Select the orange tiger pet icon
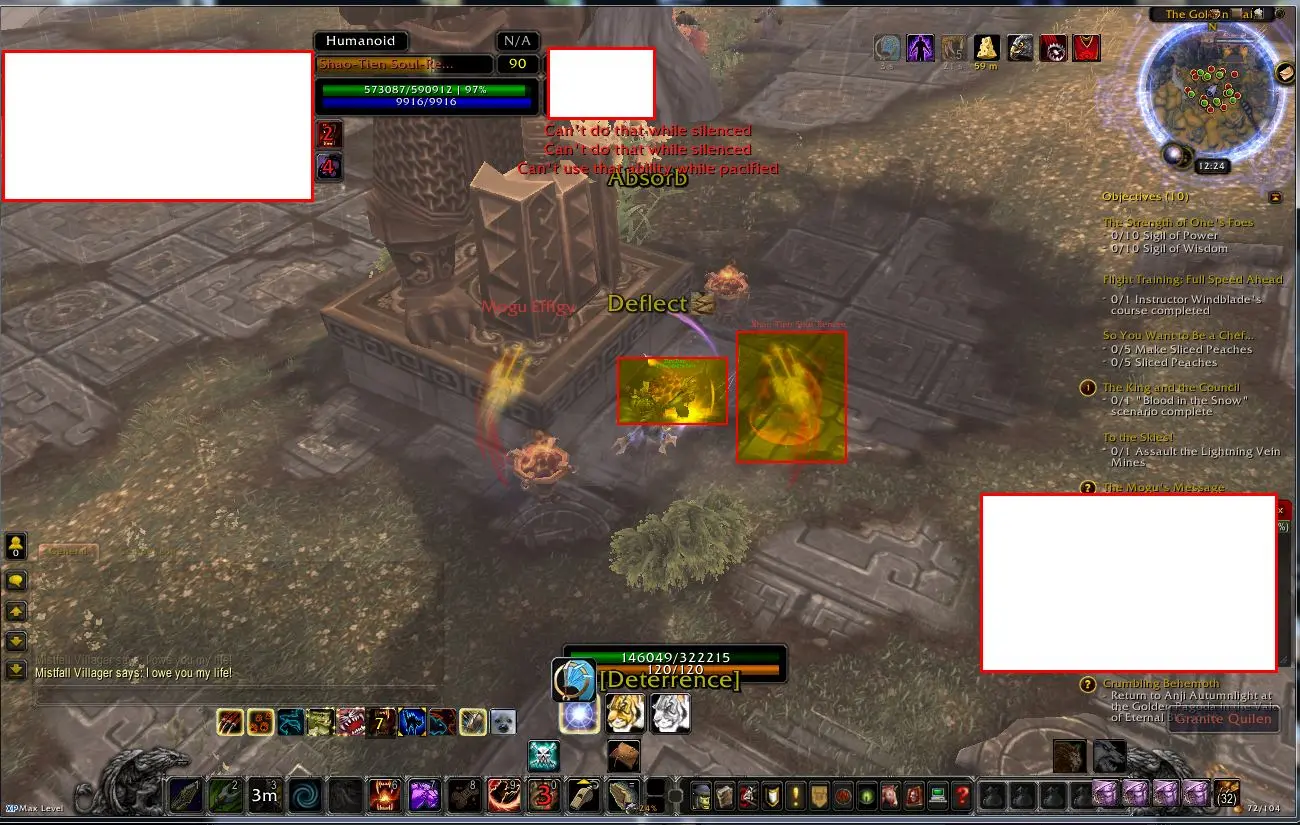Image resolution: width=1300 pixels, height=825 pixels. pos(625,713)
